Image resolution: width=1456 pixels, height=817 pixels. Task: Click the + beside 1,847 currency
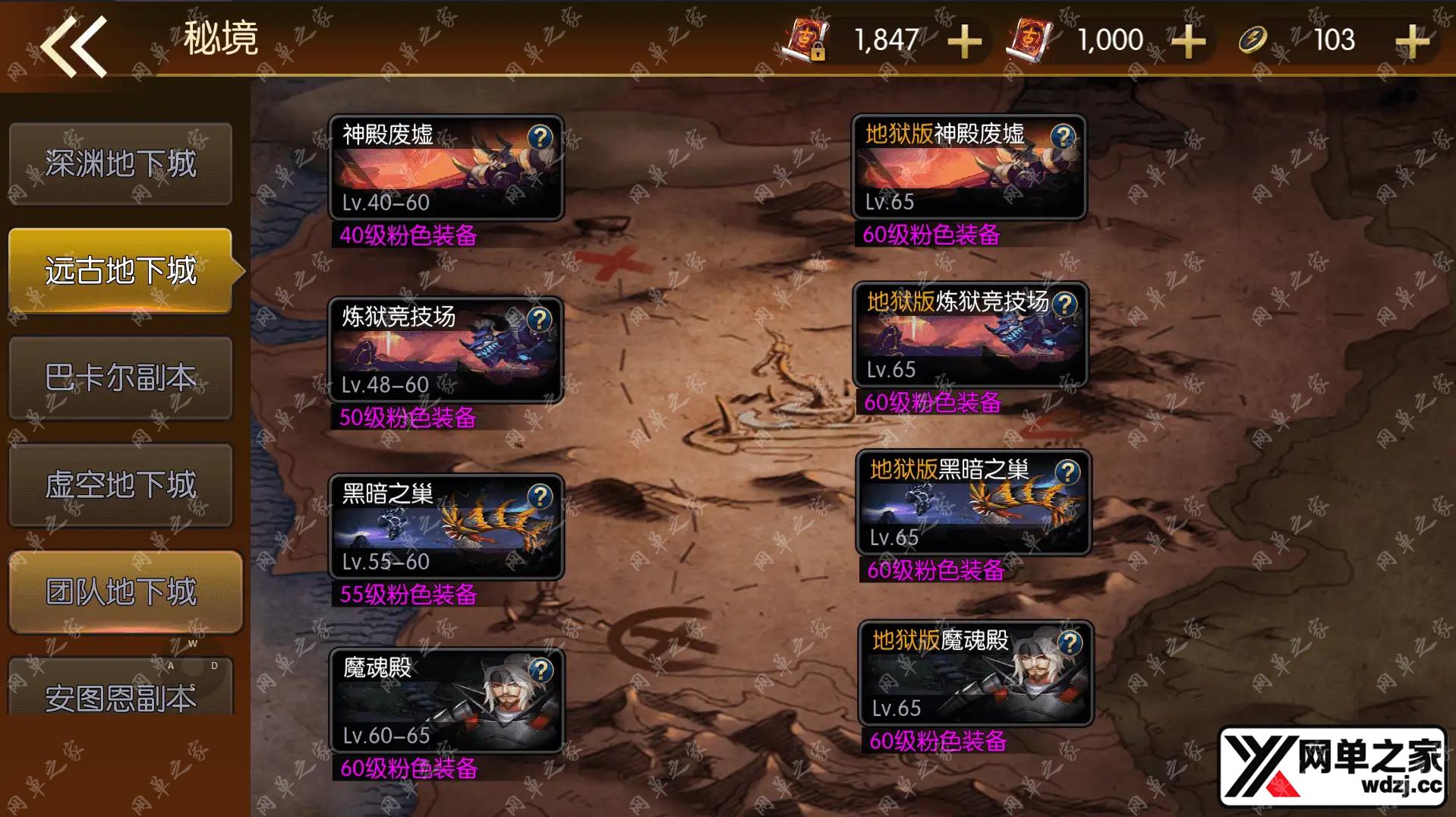[x=964, y=42]
